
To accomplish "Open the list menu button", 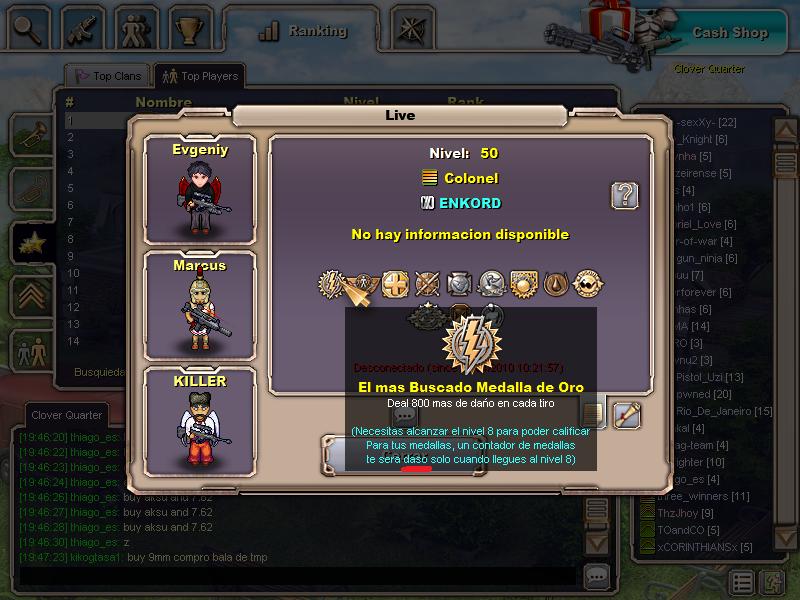I will (742, 582).
